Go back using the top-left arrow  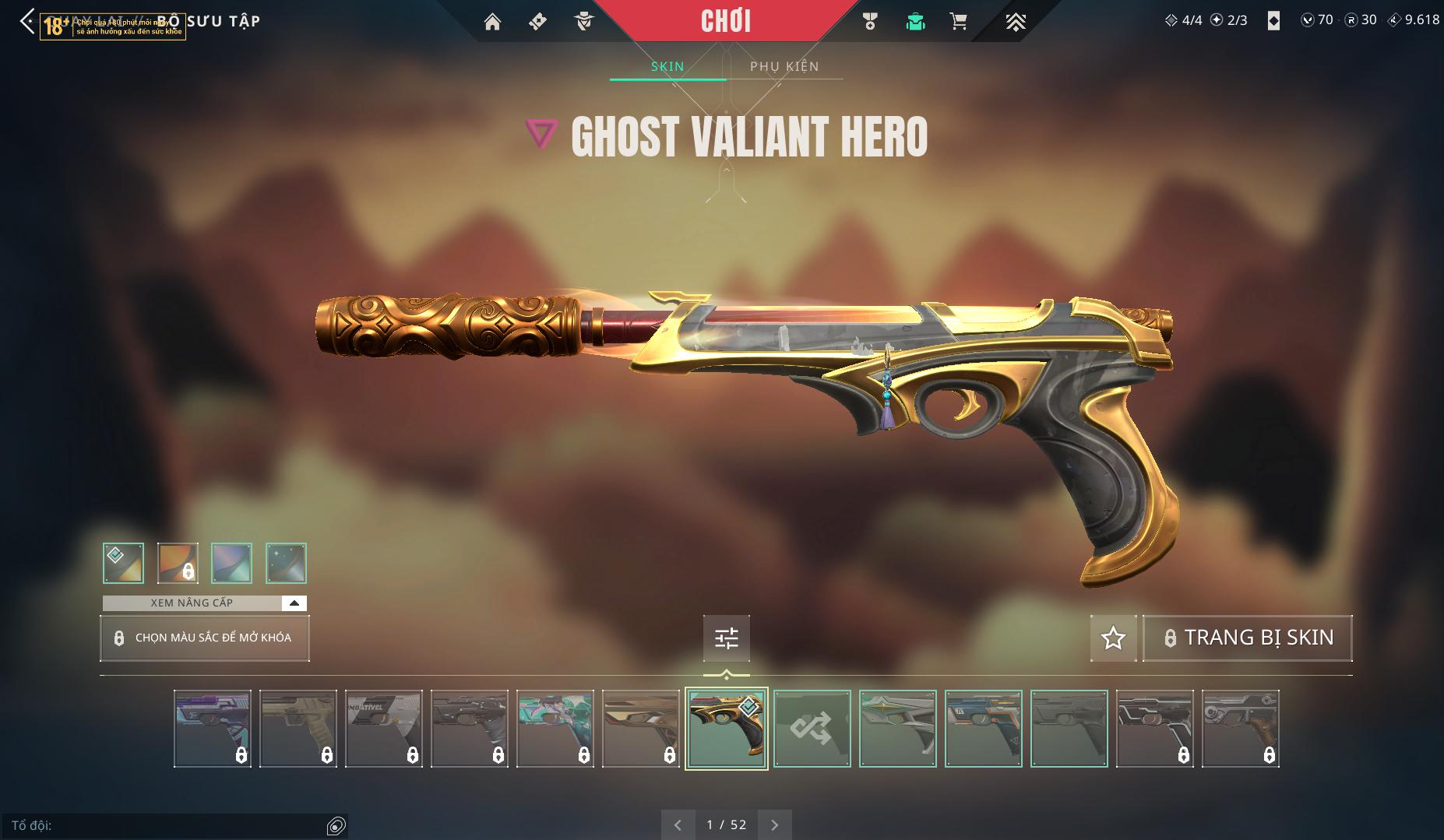point(27,22)
